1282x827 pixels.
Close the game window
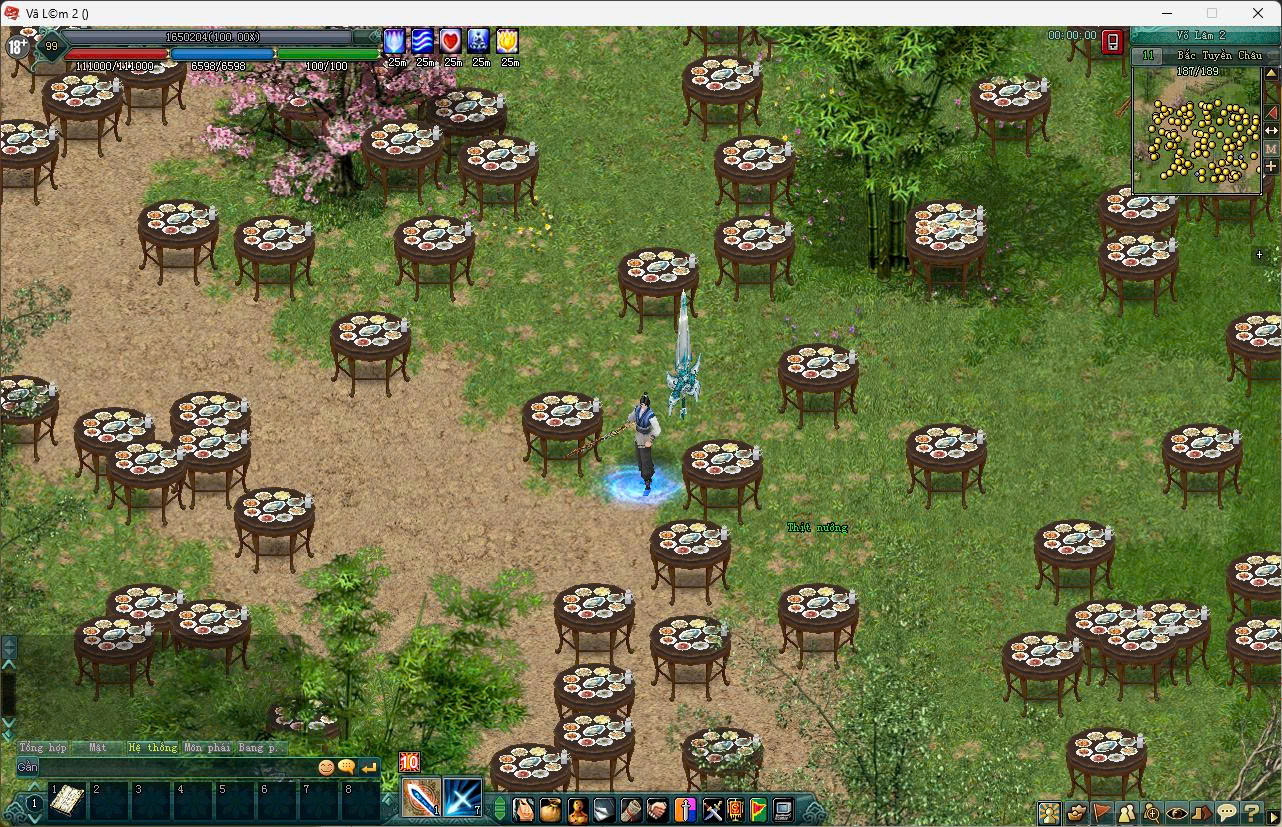pyautogui.click(x=1258, y=13)
